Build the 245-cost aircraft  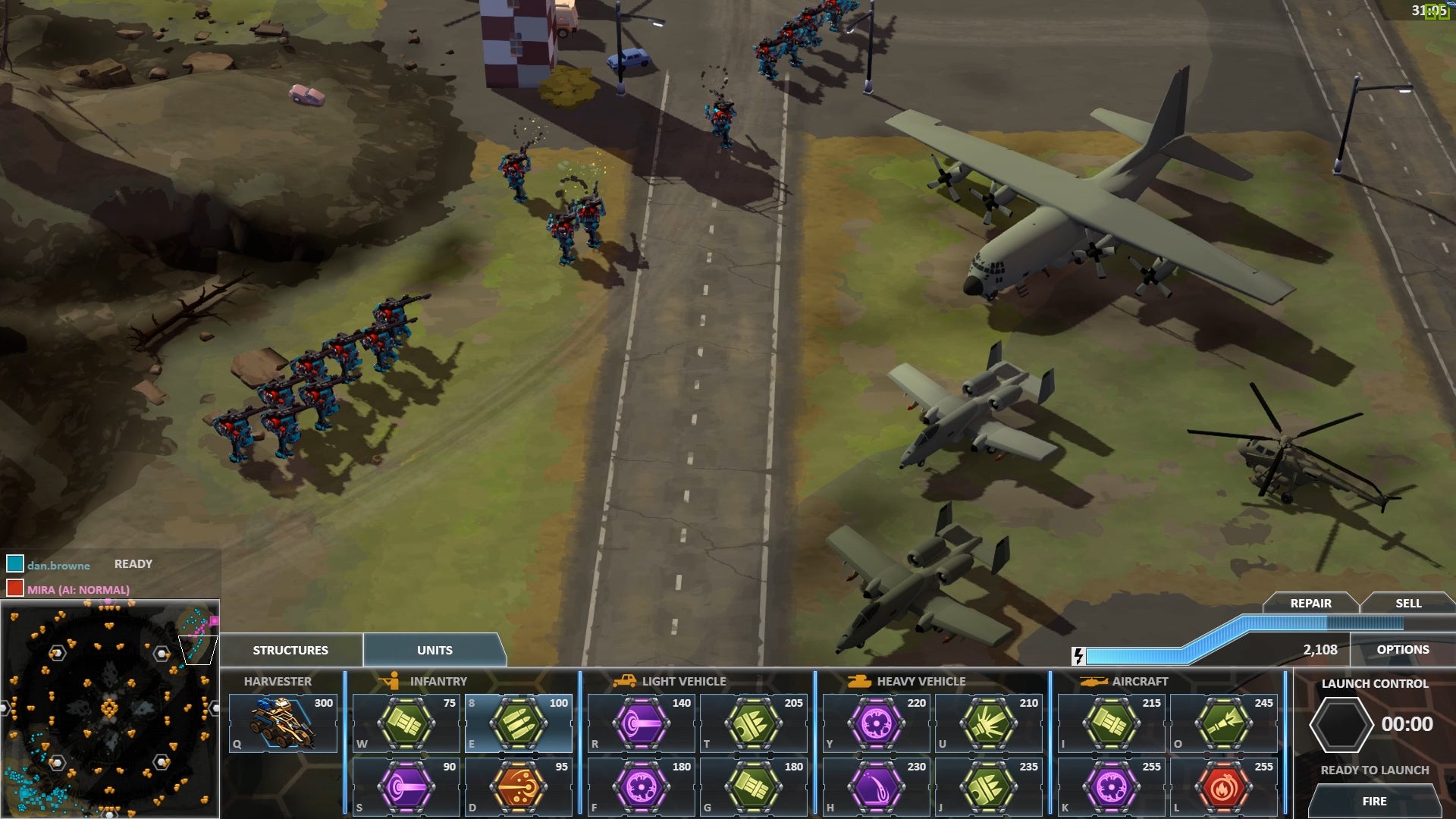[1223, 723]
